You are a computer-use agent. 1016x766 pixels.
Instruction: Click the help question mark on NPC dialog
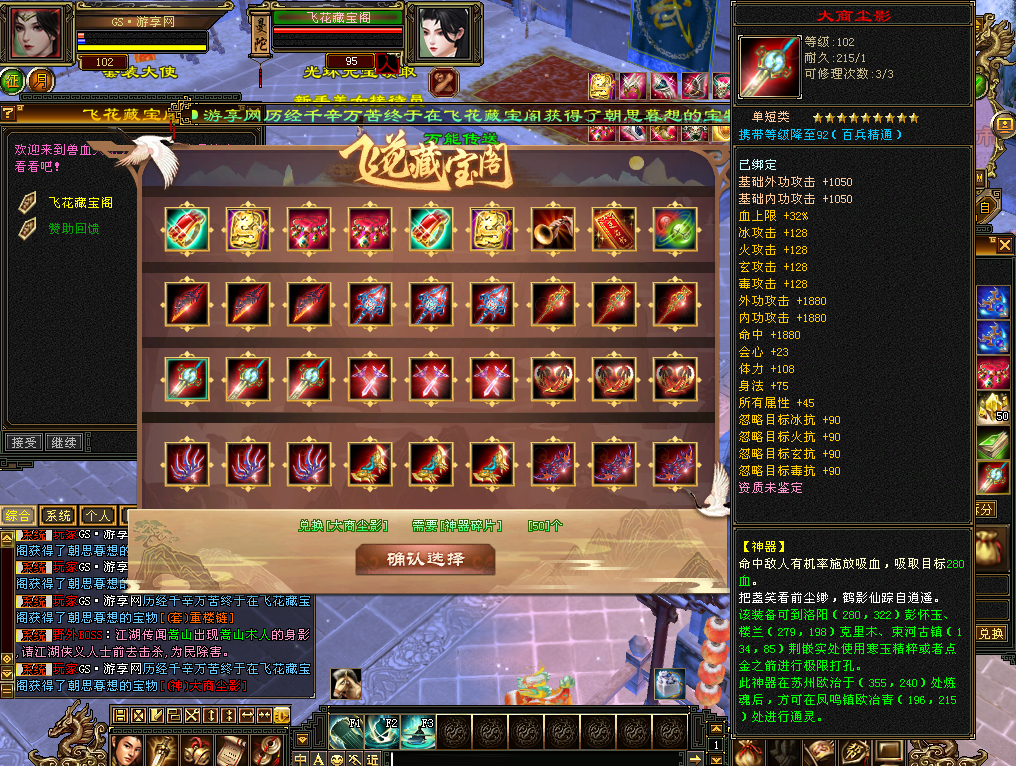(x=7, y=113)
